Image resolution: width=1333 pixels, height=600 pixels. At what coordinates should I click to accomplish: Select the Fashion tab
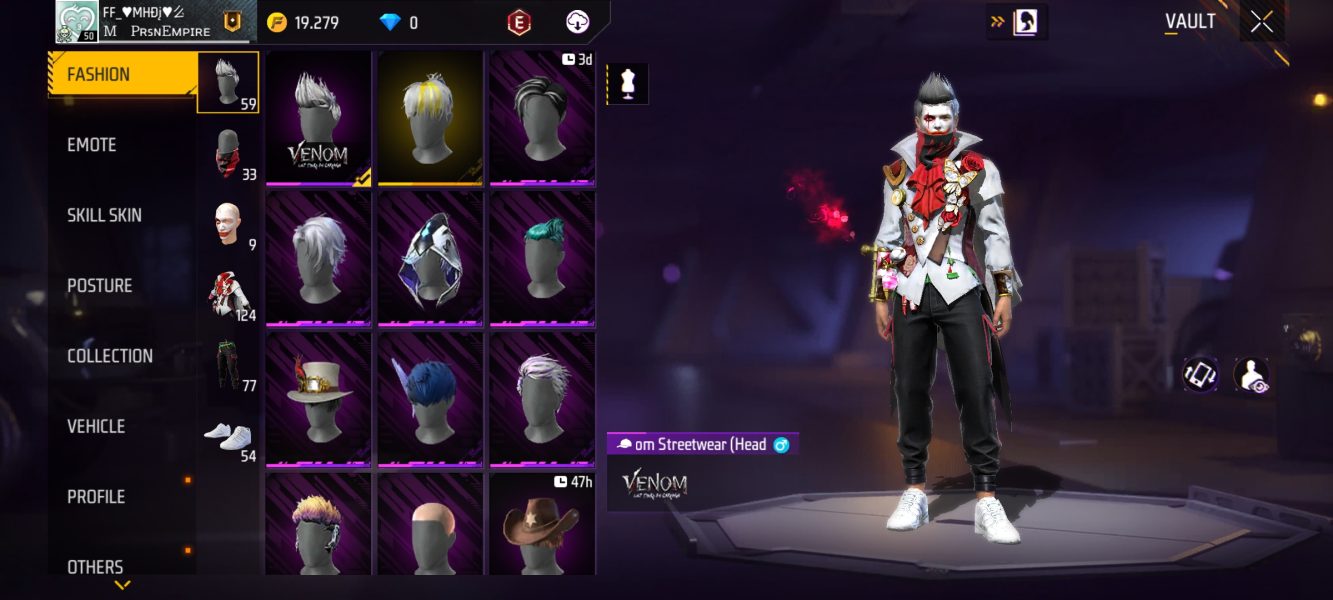98,75
